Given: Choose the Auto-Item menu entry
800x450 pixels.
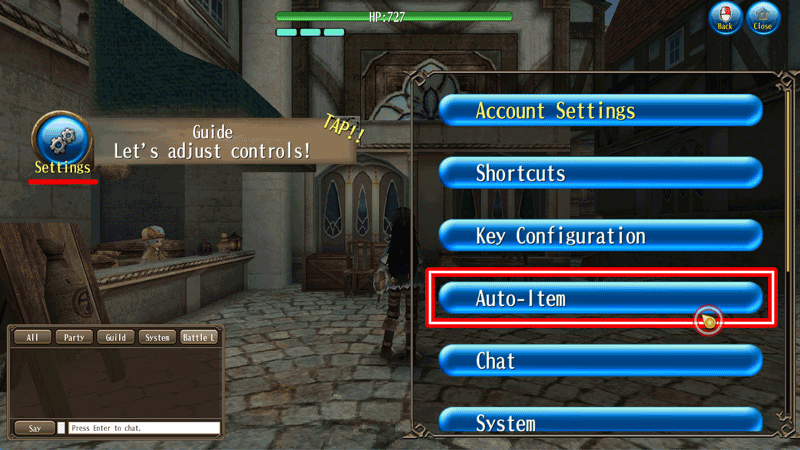Looking at the screenshot, I should point(600,298).
